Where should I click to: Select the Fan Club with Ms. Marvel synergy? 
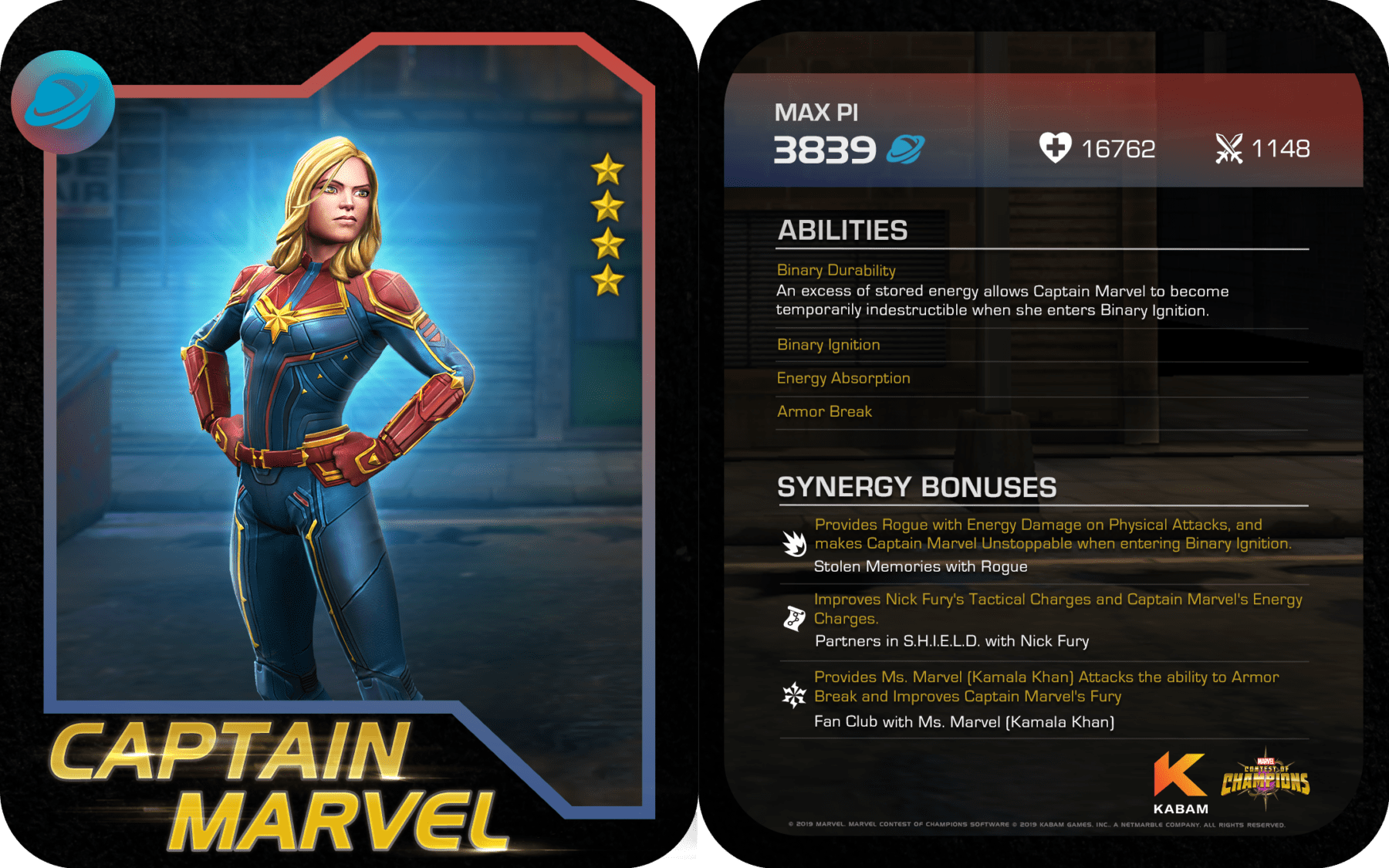[x=964, y=722]
